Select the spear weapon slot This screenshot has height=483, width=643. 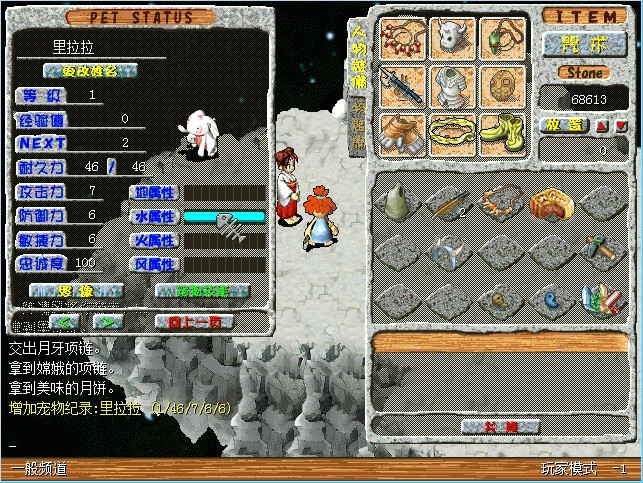[x=403, y=86]
